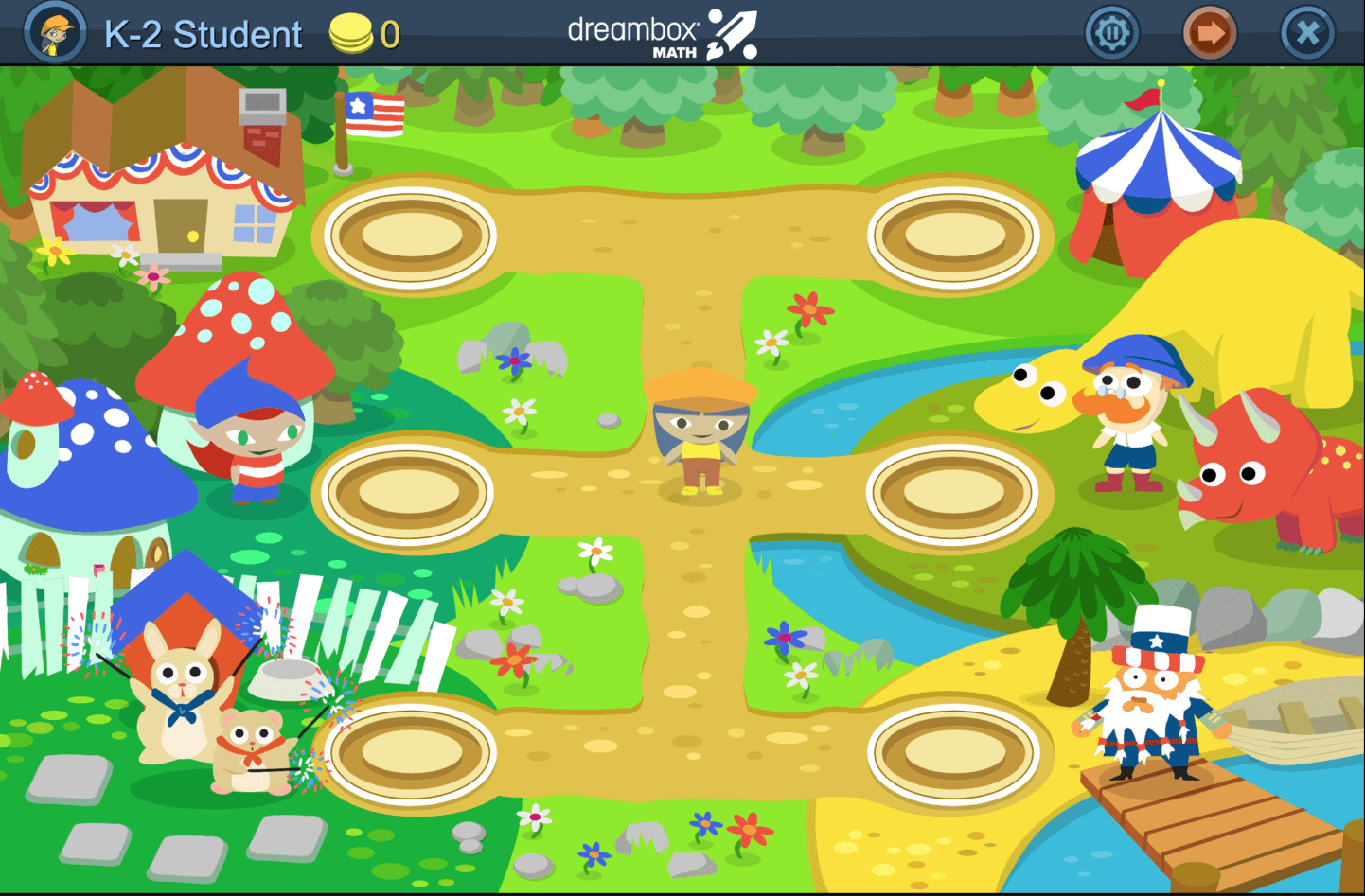Exit the map with the X icon
Viewport: 1365px width, 896px height.
tap(1305, 32)
